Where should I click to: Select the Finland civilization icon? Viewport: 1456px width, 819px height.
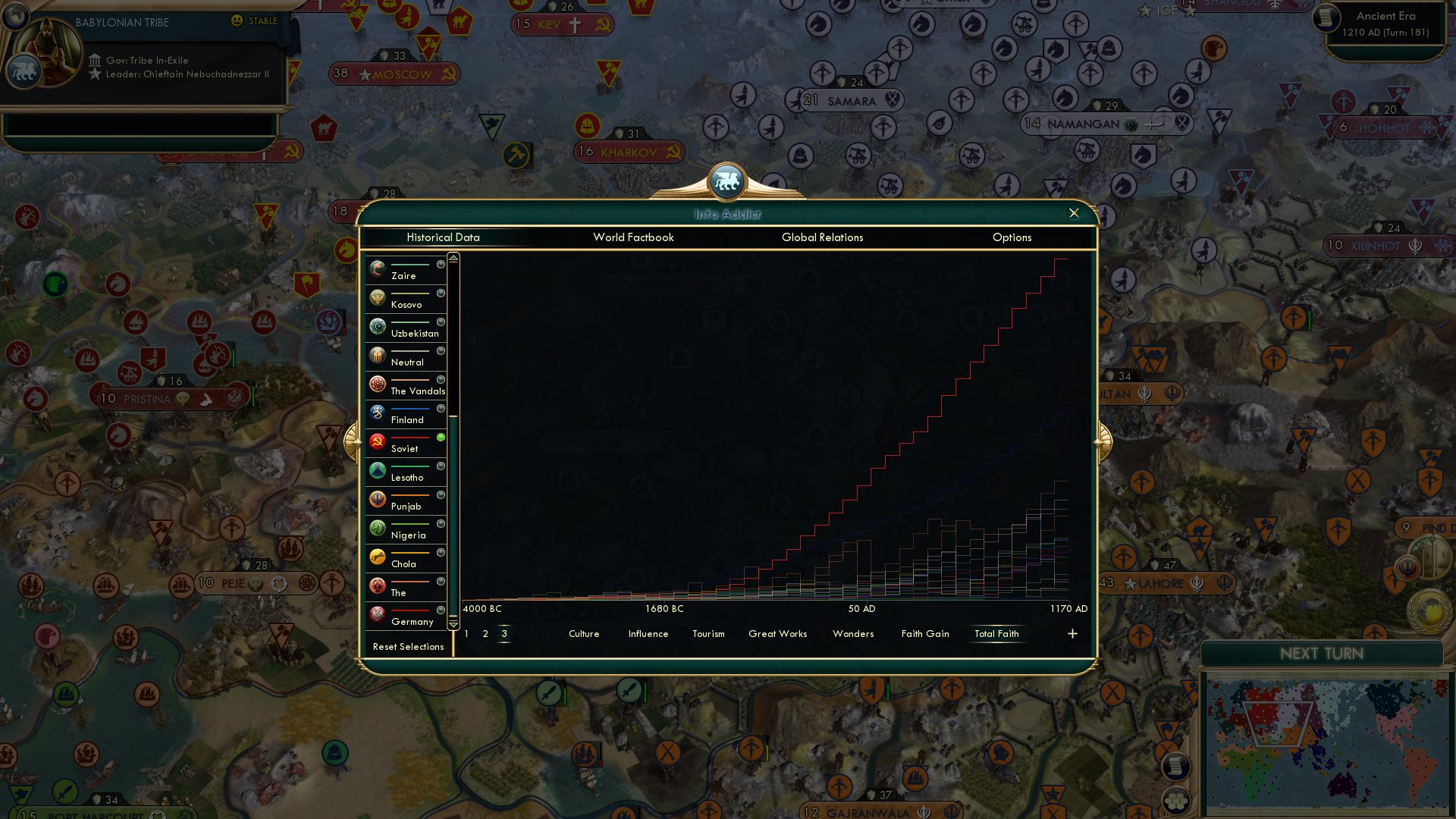[x=376, y=412]
